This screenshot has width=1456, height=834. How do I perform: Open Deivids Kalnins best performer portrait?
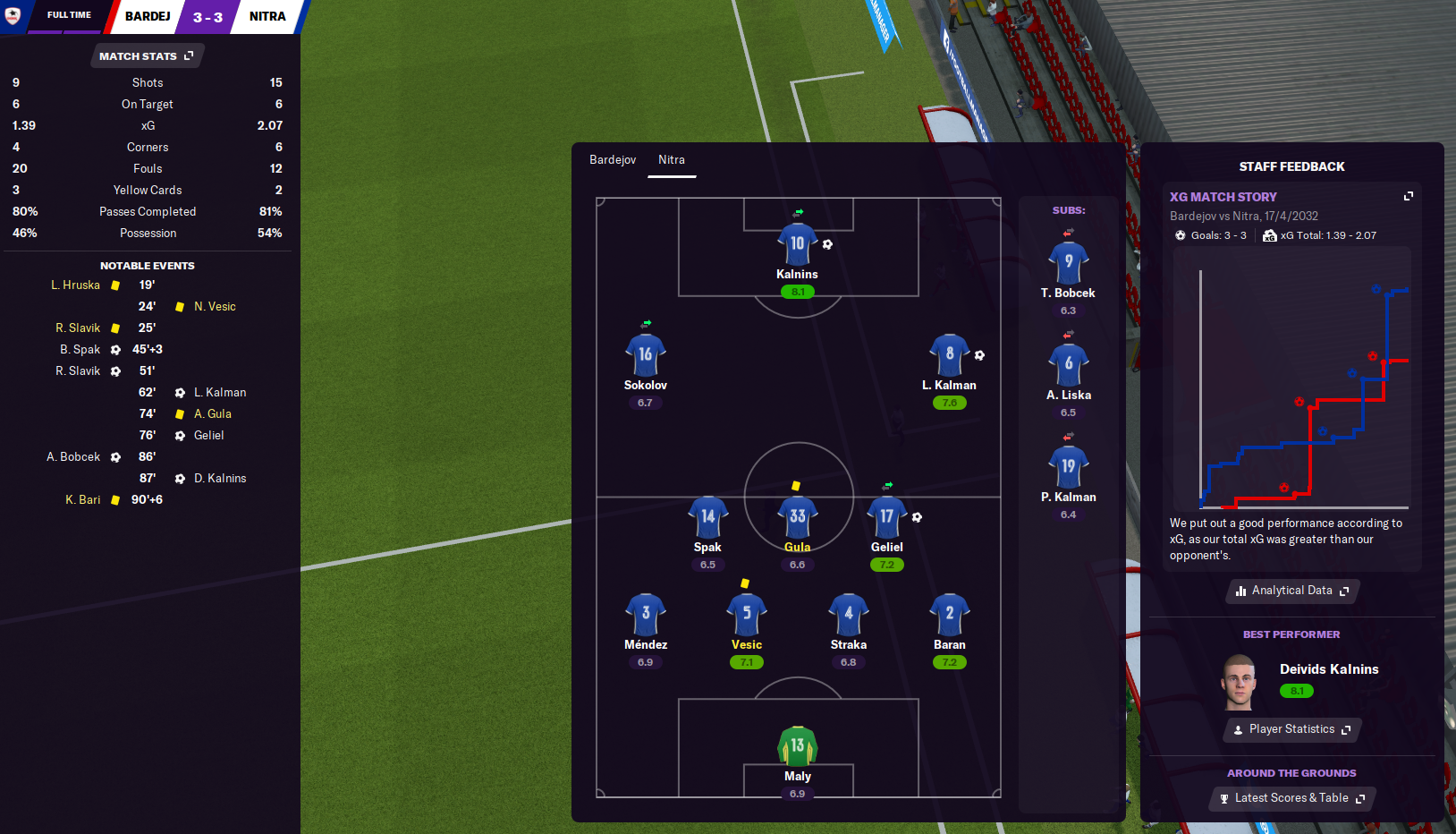(x=1239, y=682)
